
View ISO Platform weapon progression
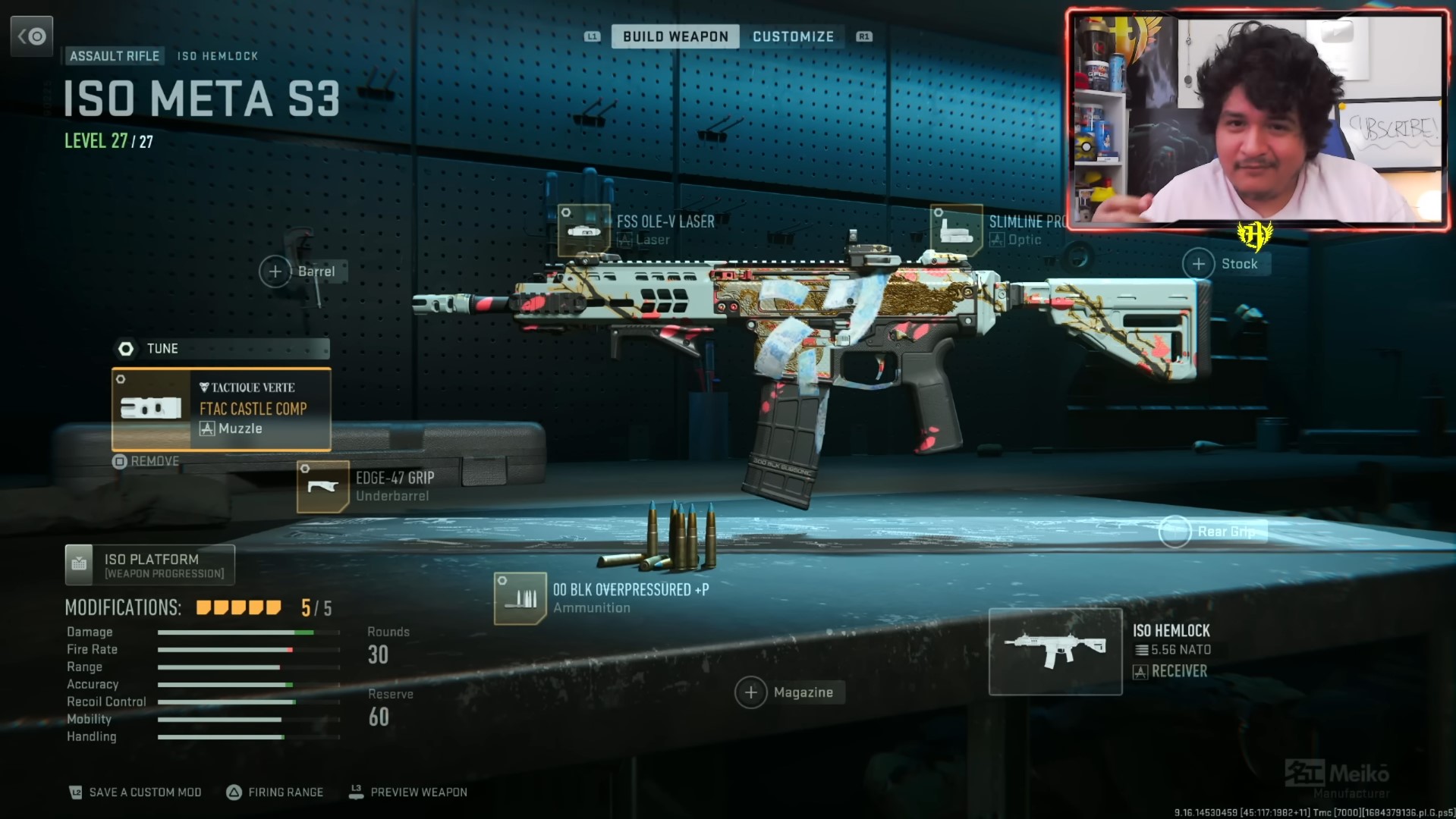(149, 565)
